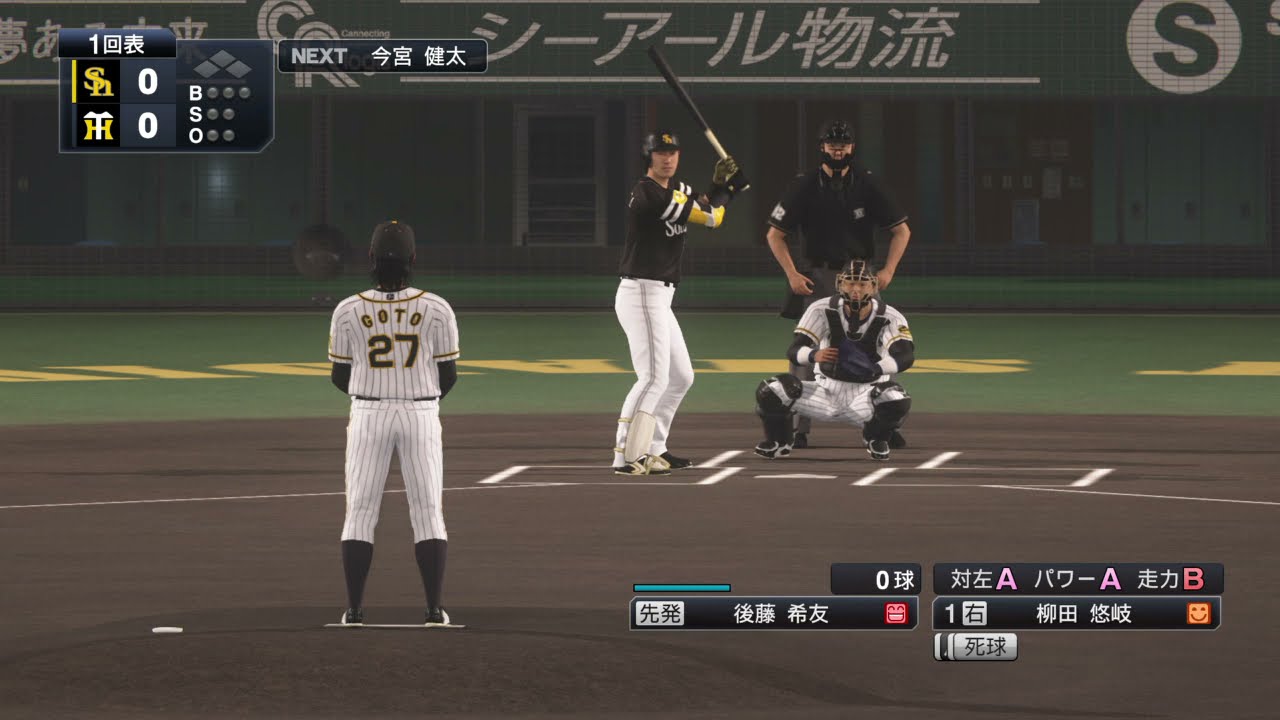Image resolution: width=1280 pixels, height=720 pixels.
Task: Open the NEXT batter 今宮 健太 panel
Action: [382, 56]
